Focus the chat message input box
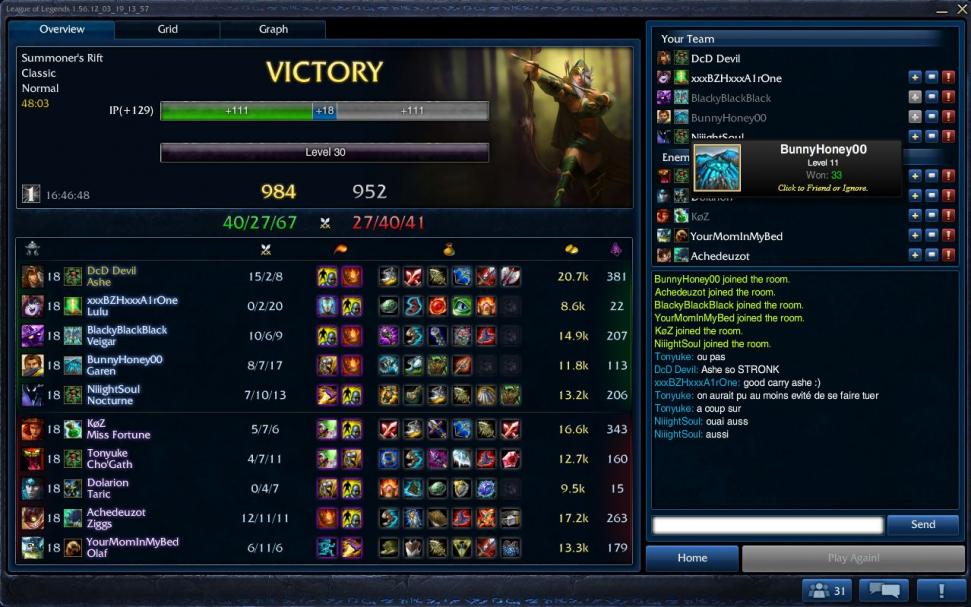Screen dimensions: 971x607 coord(767,525)
